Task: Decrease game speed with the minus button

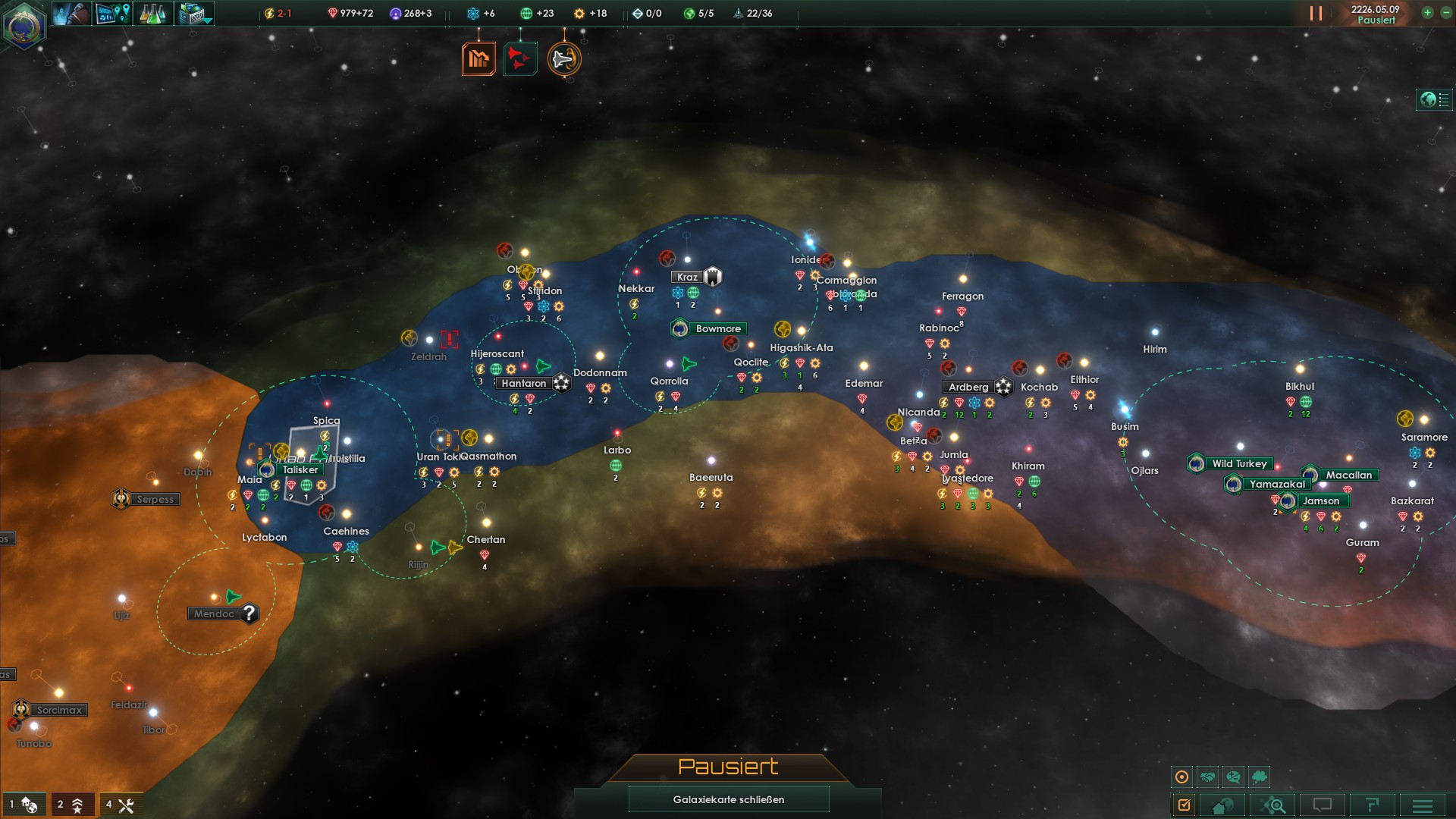Action: 1445,13
